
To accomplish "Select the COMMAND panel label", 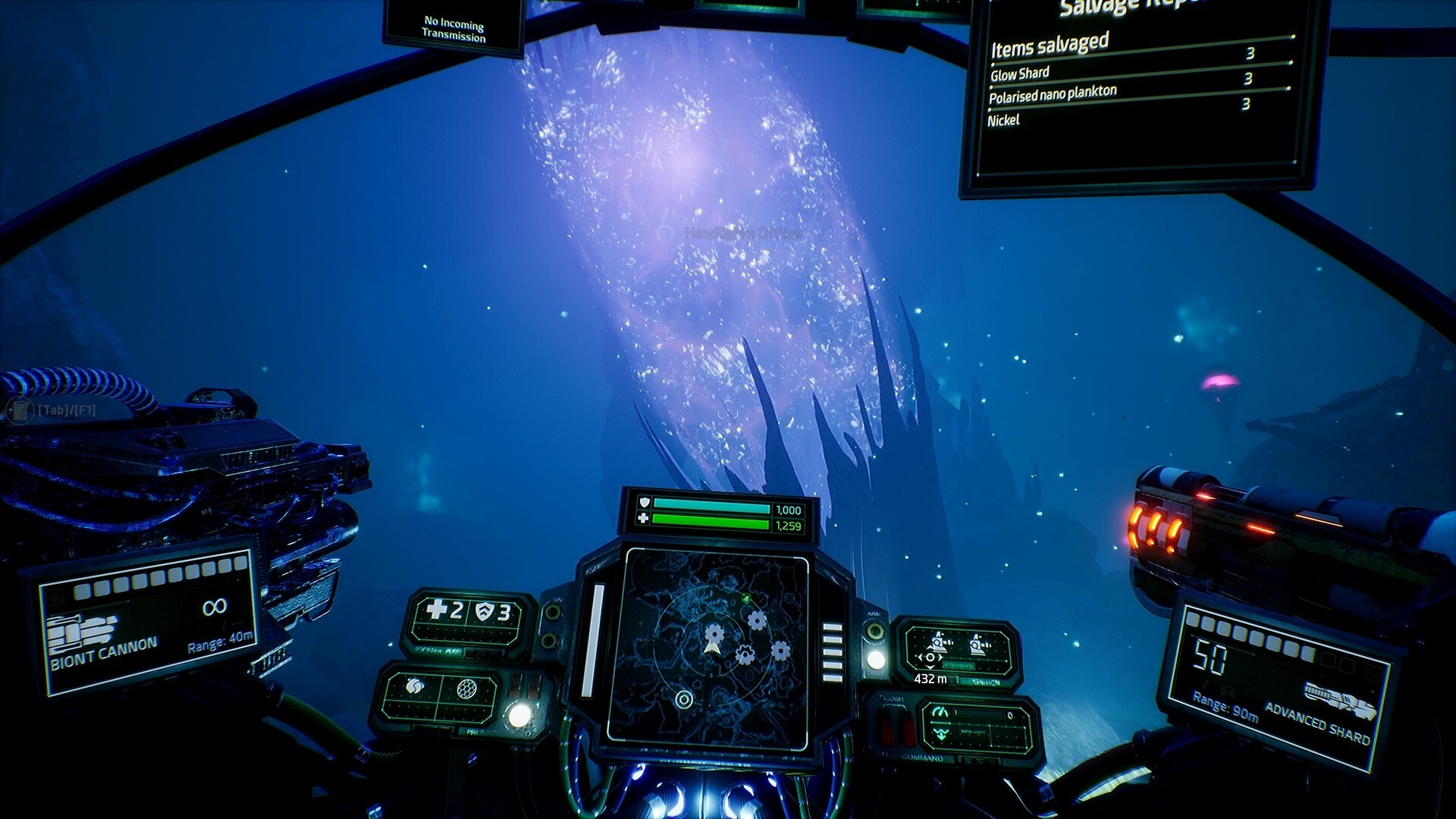I will click(x=923, y=758).
